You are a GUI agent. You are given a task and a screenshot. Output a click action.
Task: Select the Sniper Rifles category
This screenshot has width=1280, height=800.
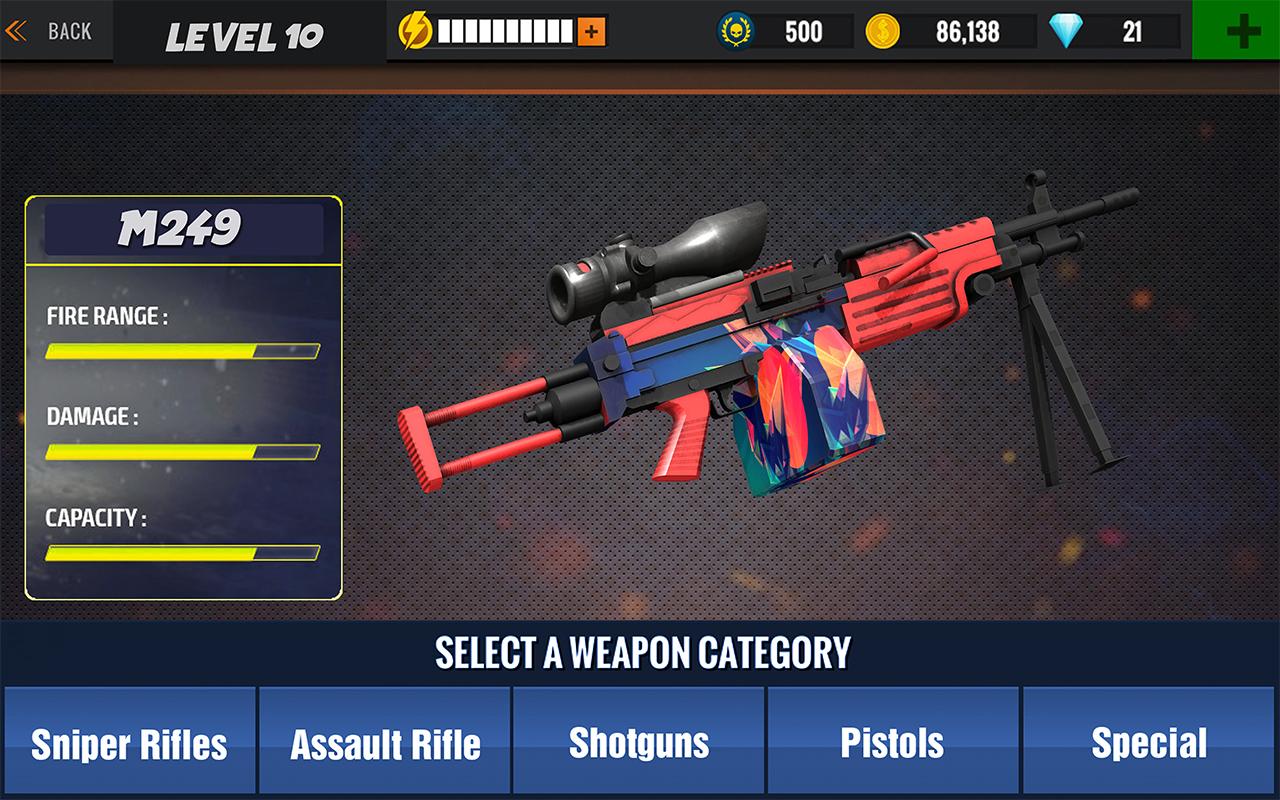coord(129,743)
